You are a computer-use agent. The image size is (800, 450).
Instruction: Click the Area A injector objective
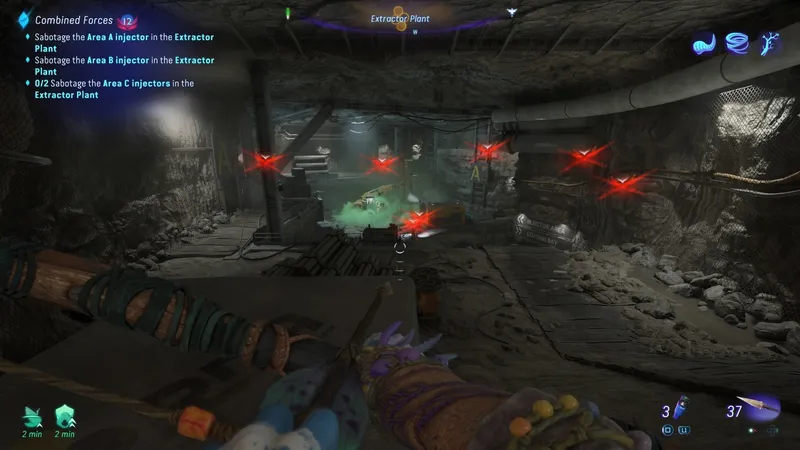(x=119, y=42)
